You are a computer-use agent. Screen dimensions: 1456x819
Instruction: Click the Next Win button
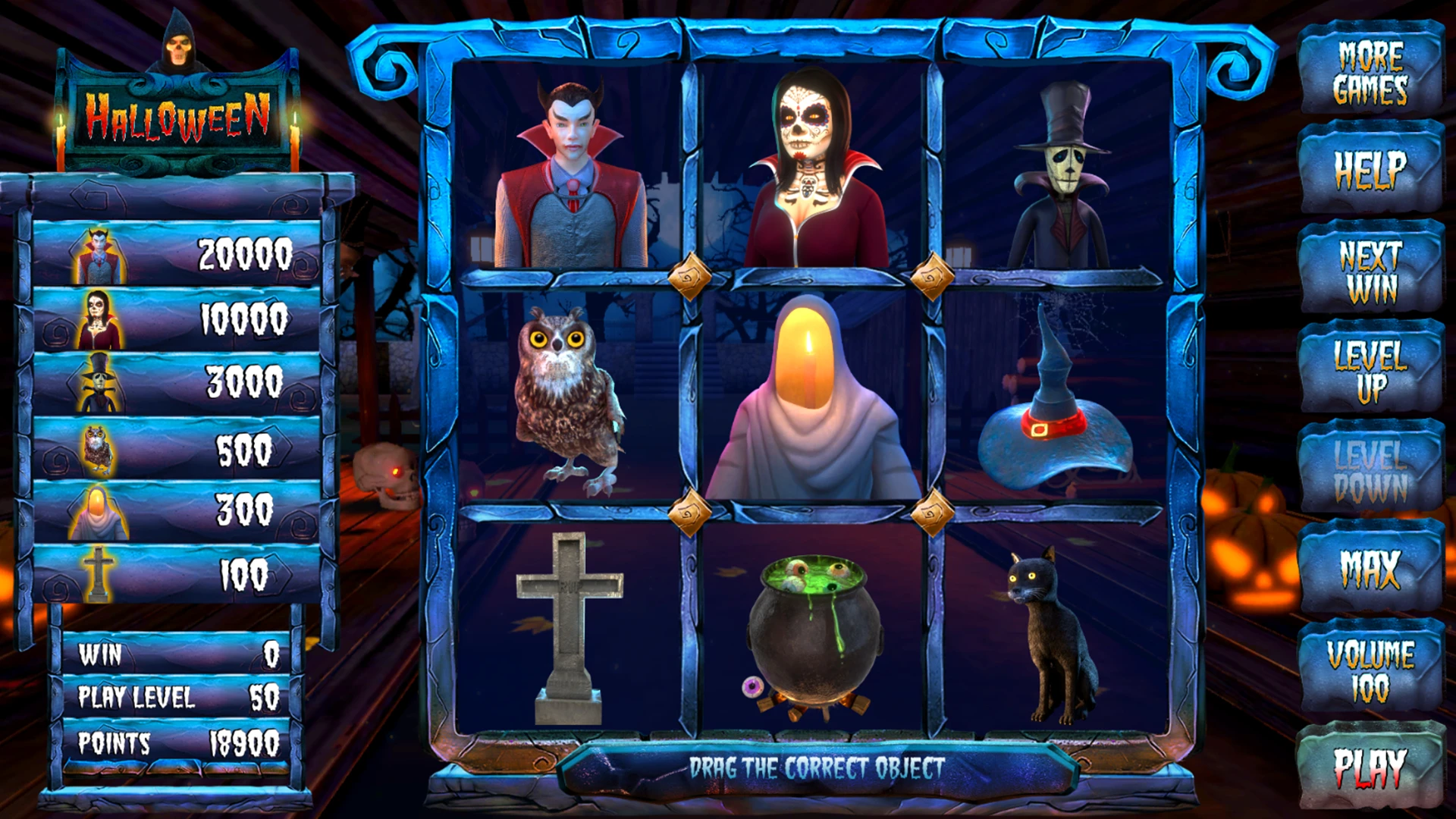tap(1370, 271)
